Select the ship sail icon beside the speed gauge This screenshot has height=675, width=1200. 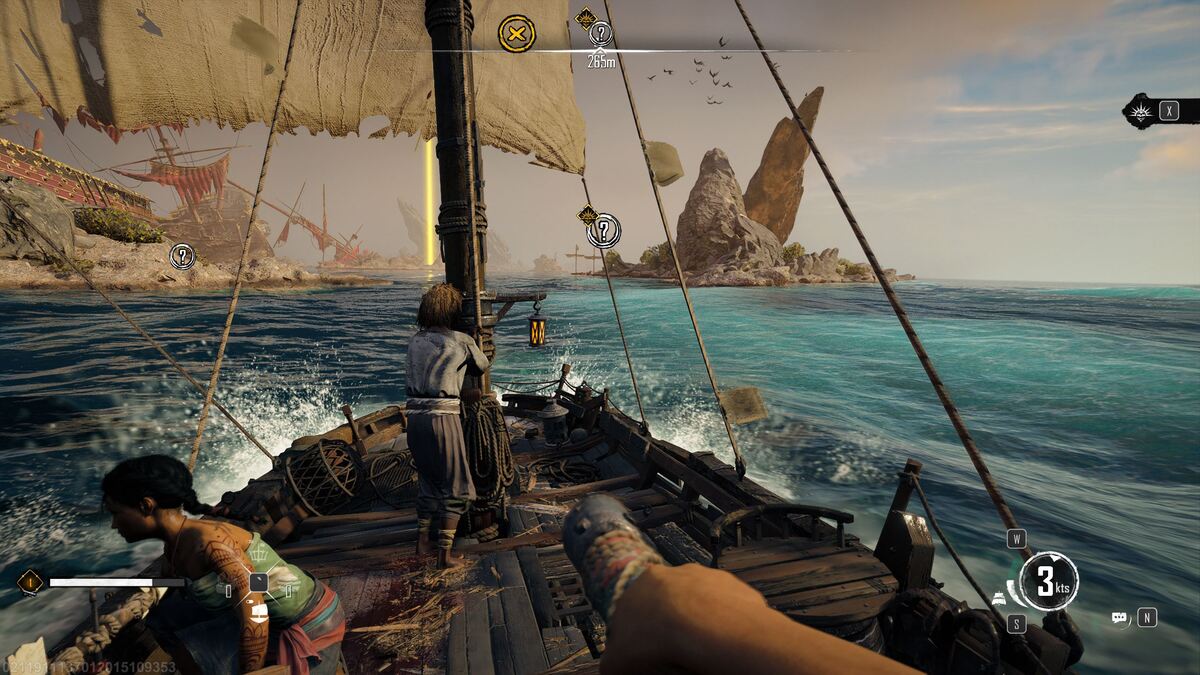pyautogui.click(x=999, y=598)
